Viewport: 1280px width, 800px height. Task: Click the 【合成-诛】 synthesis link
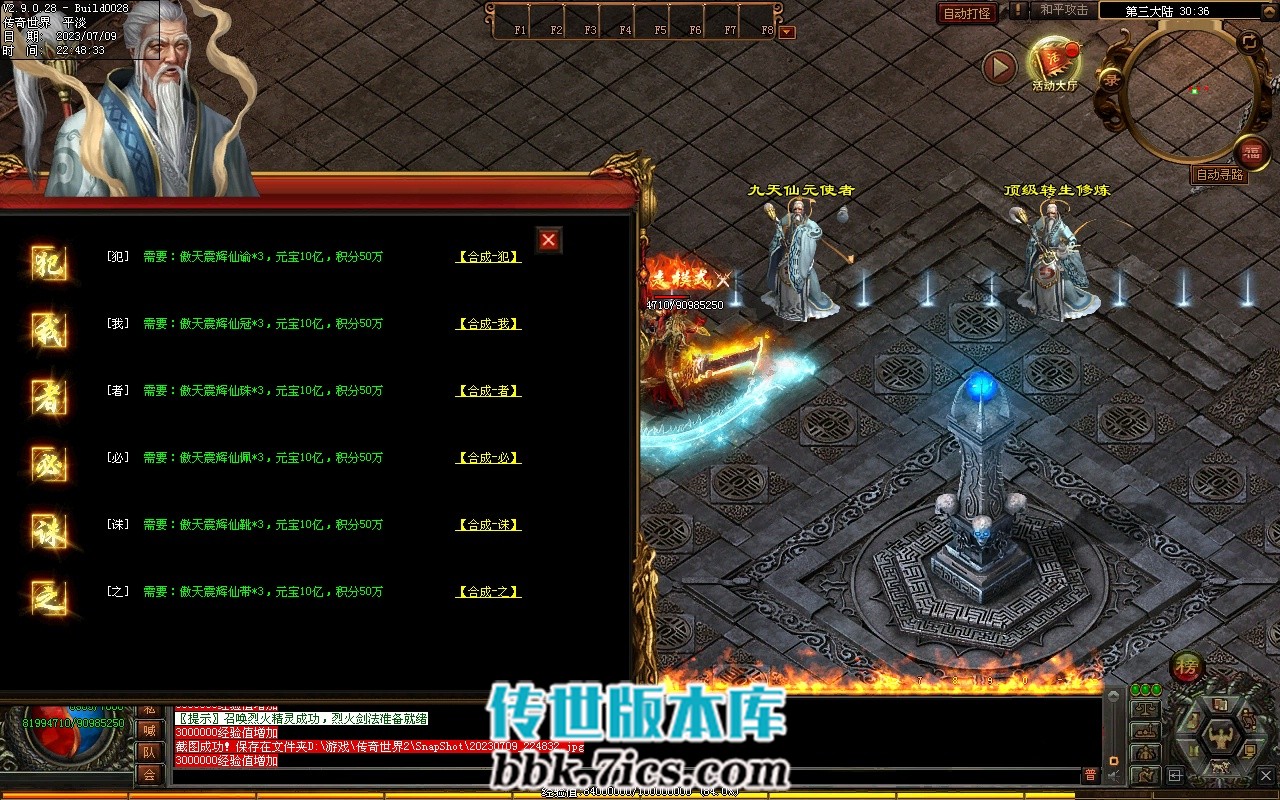pyautogui.click(x=488, y=525)
